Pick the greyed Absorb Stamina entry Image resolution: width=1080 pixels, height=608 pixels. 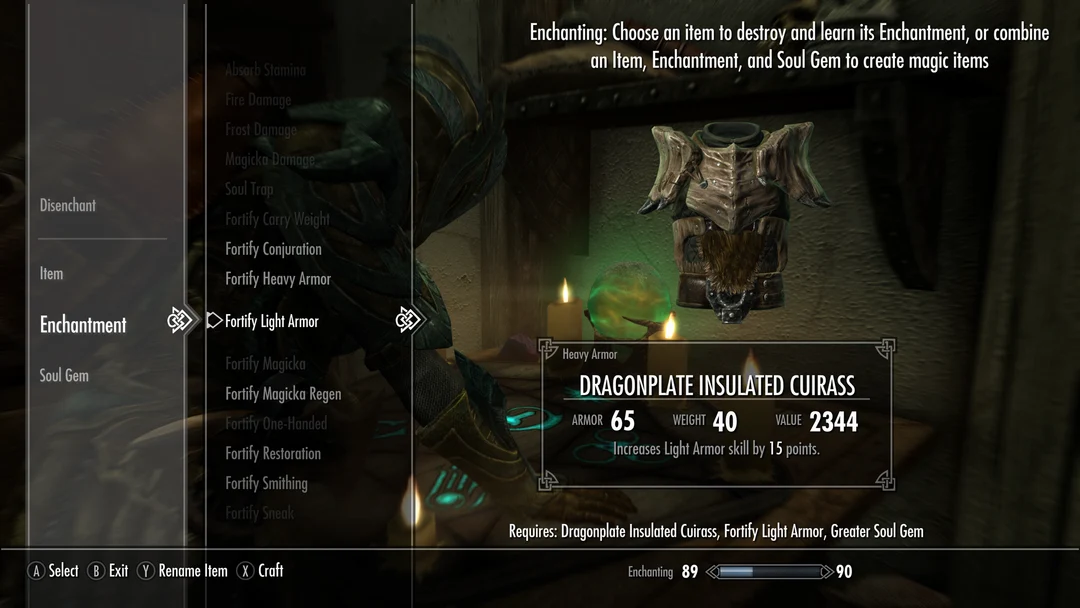(x=265, y=70)
